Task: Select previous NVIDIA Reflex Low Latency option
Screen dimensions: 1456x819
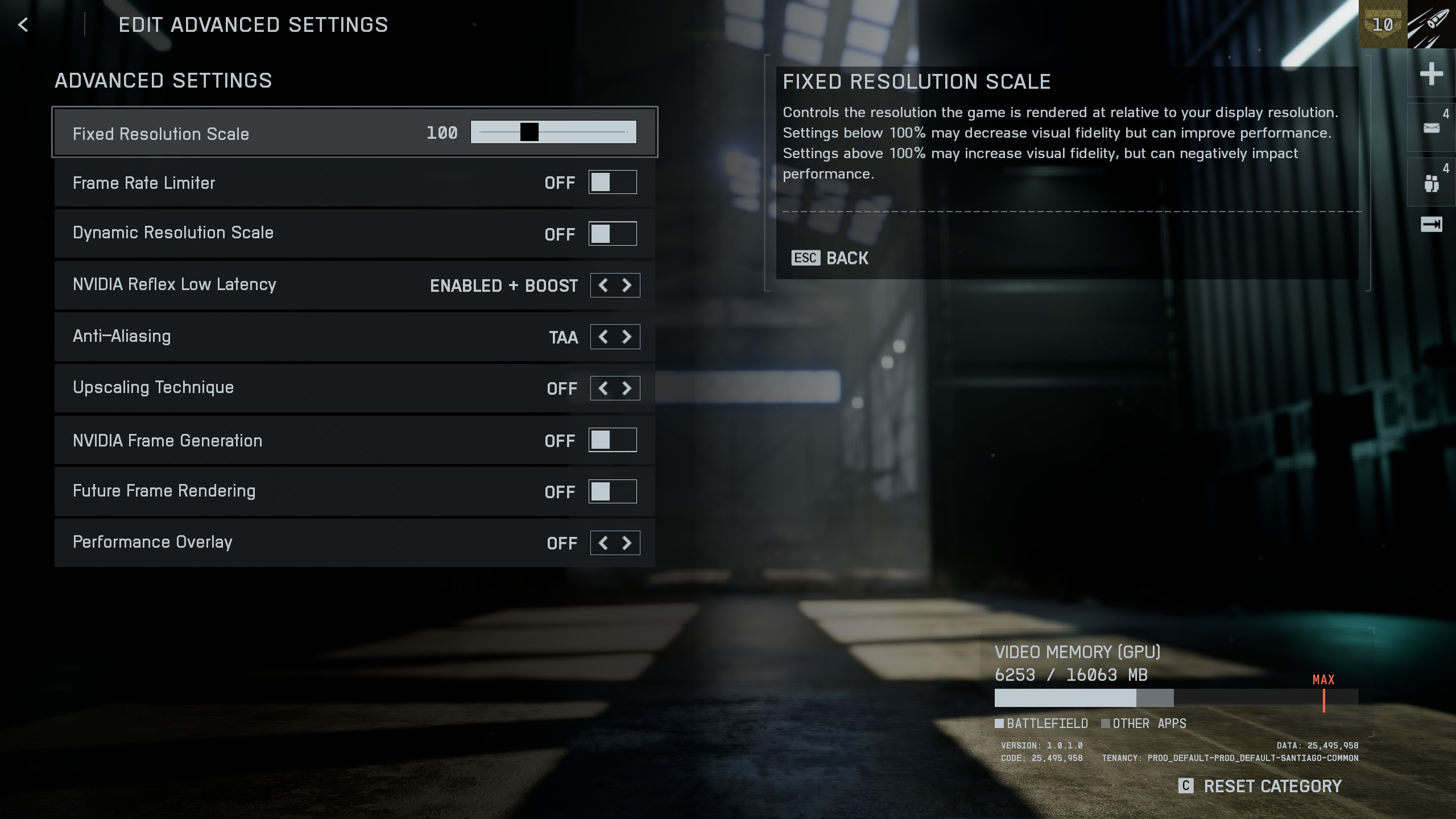Action: pyautogui.click(x=603, y=286)
